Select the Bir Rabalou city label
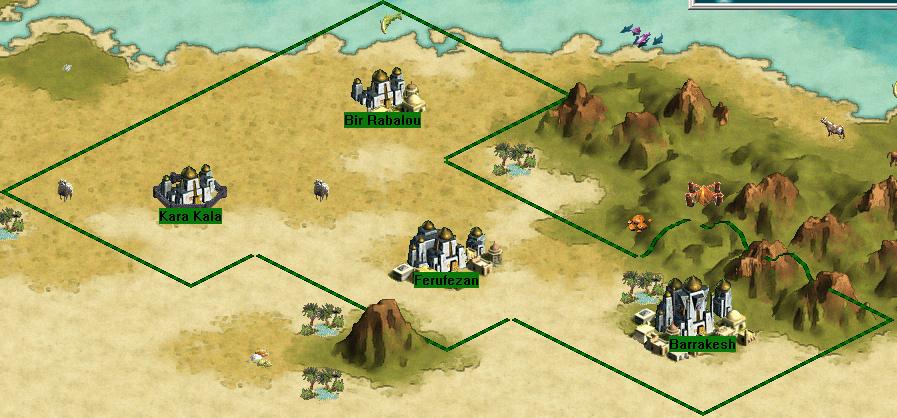The height and width of the screenshot is (418, 897). point(382,121)
